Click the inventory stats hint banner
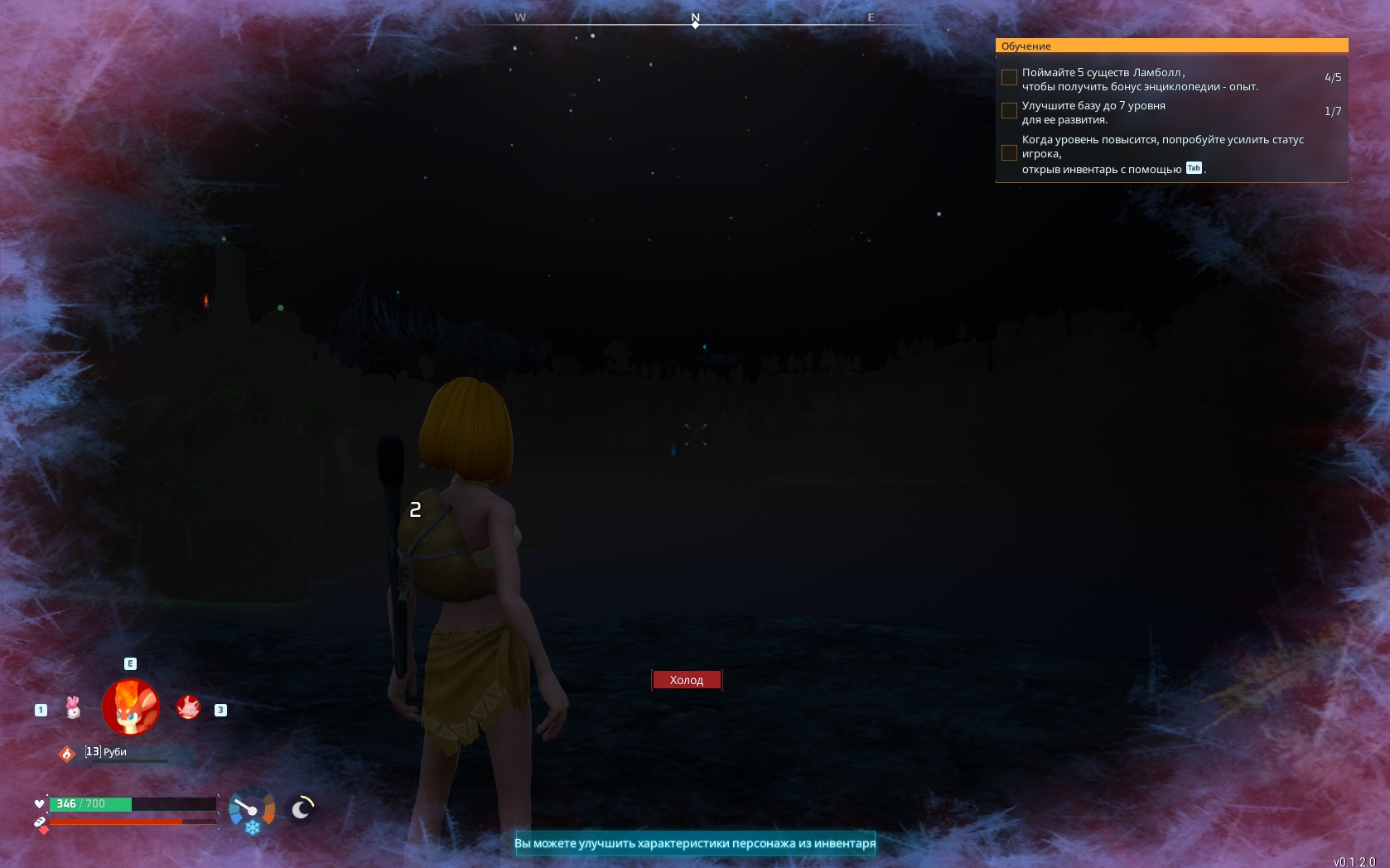Viewport: 1390px width, 868px height. [695, 843]
